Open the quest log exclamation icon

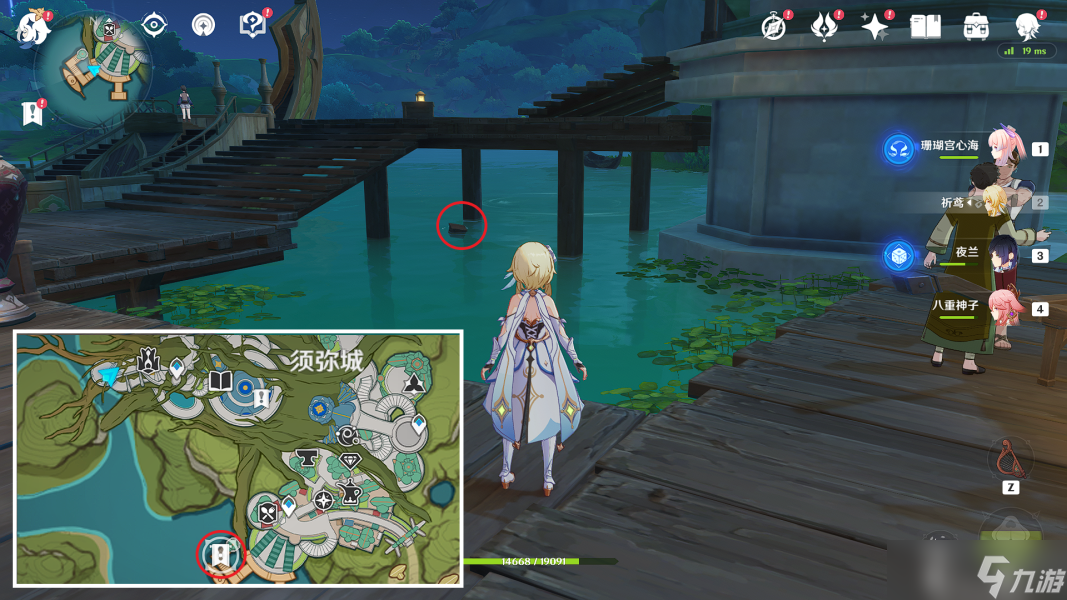tap(32, 114)
